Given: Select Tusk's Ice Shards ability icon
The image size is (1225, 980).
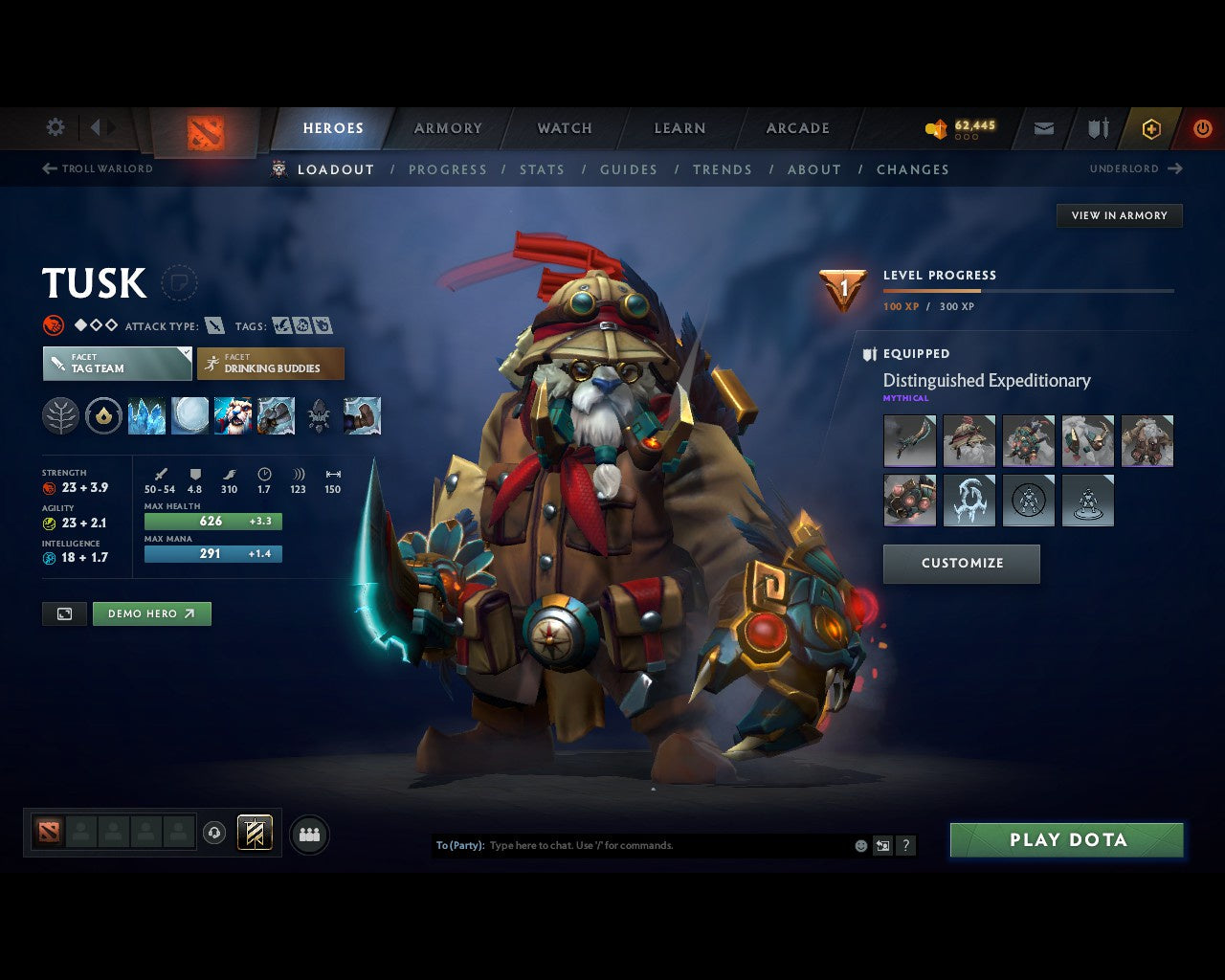Looking at the screenshot, I should 146,415.
